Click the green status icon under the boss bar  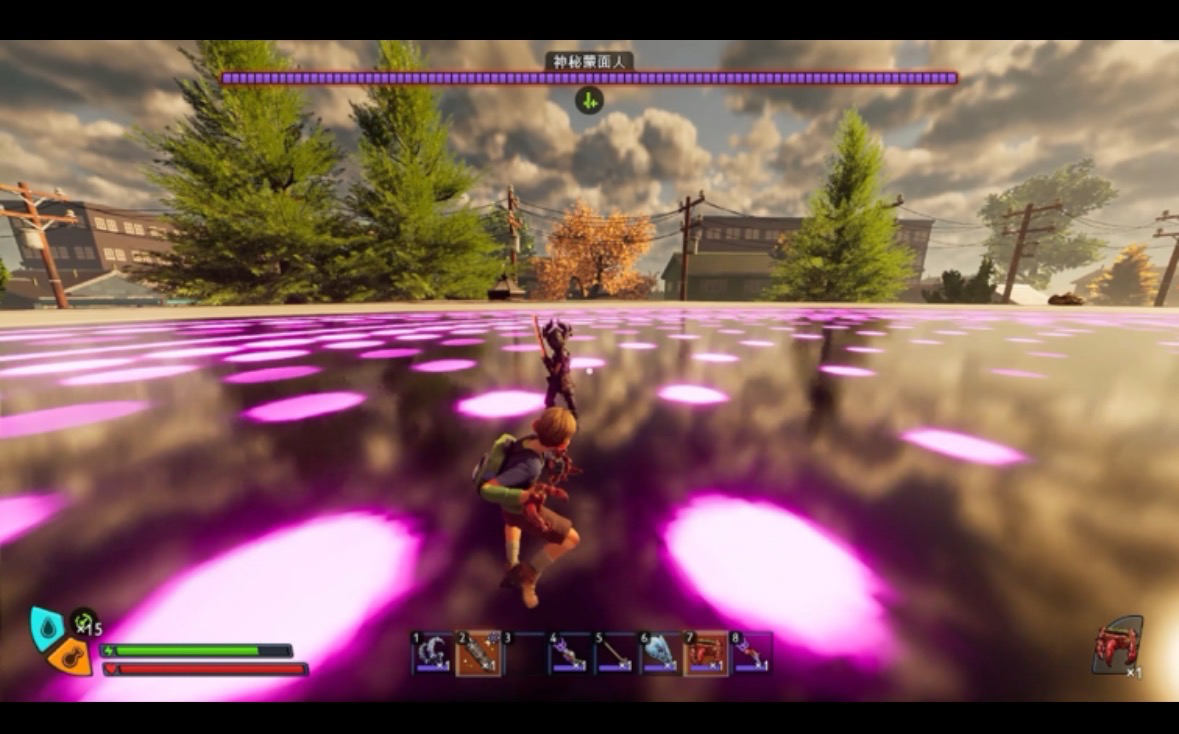pos(589,100)
